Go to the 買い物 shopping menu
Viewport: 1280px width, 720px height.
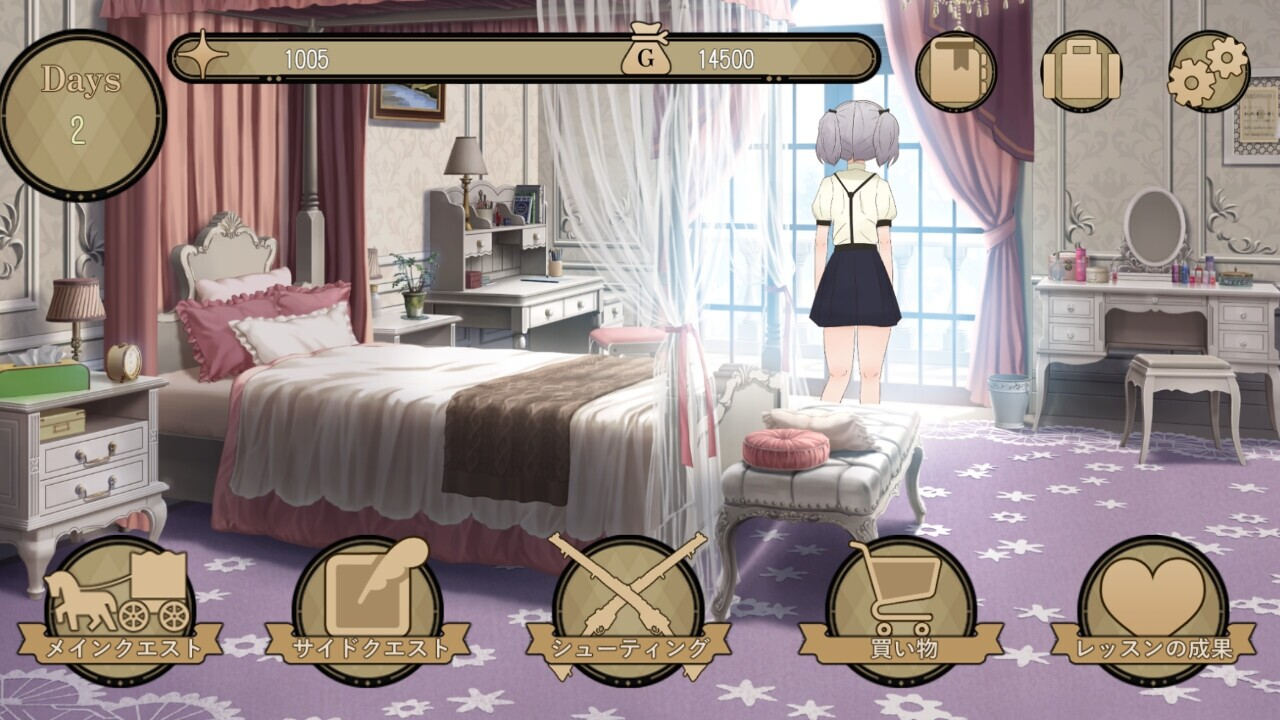pyautogui.click(x=900, y=608)
